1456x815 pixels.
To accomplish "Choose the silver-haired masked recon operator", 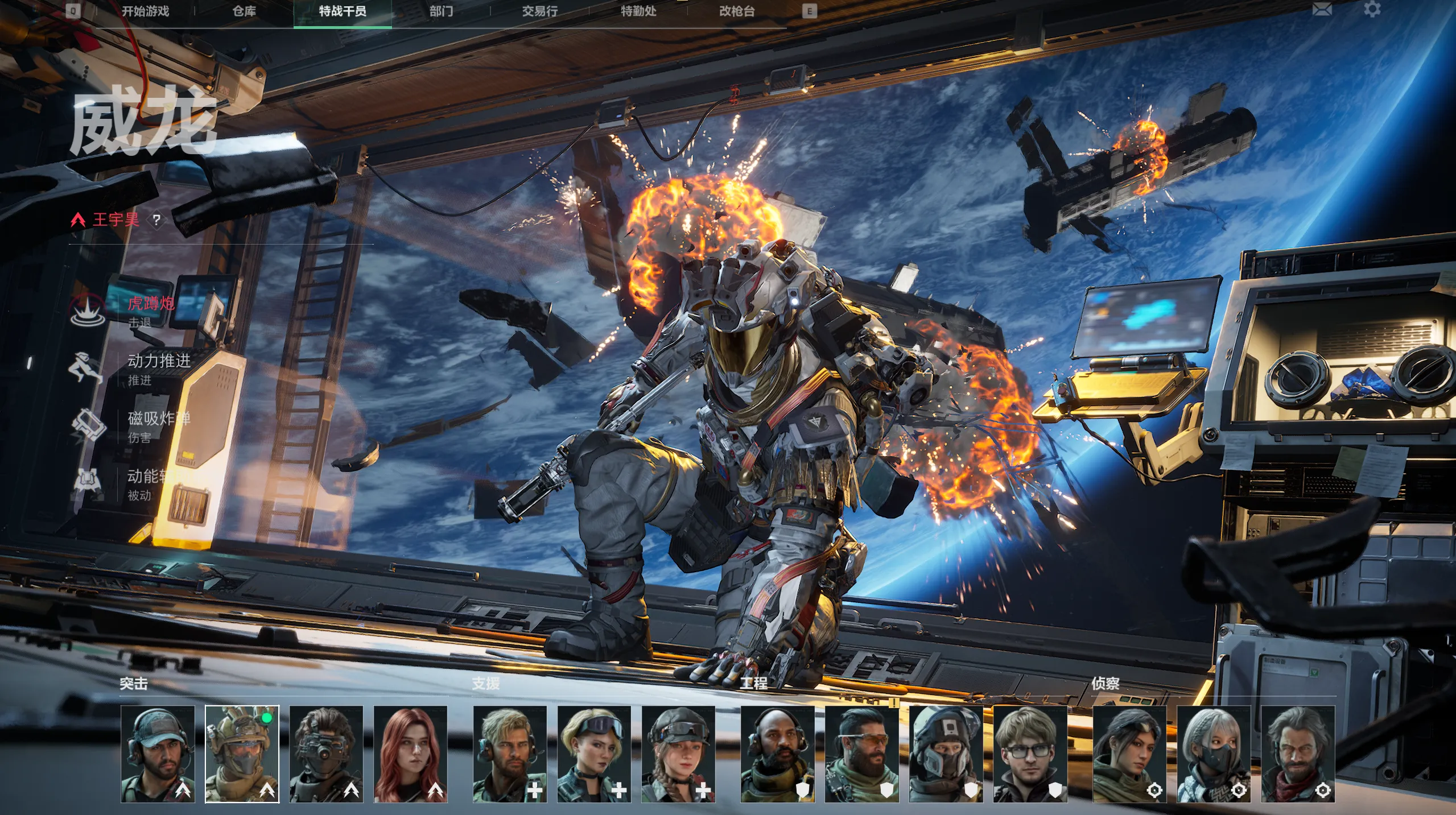I will tap(1213, 754).
